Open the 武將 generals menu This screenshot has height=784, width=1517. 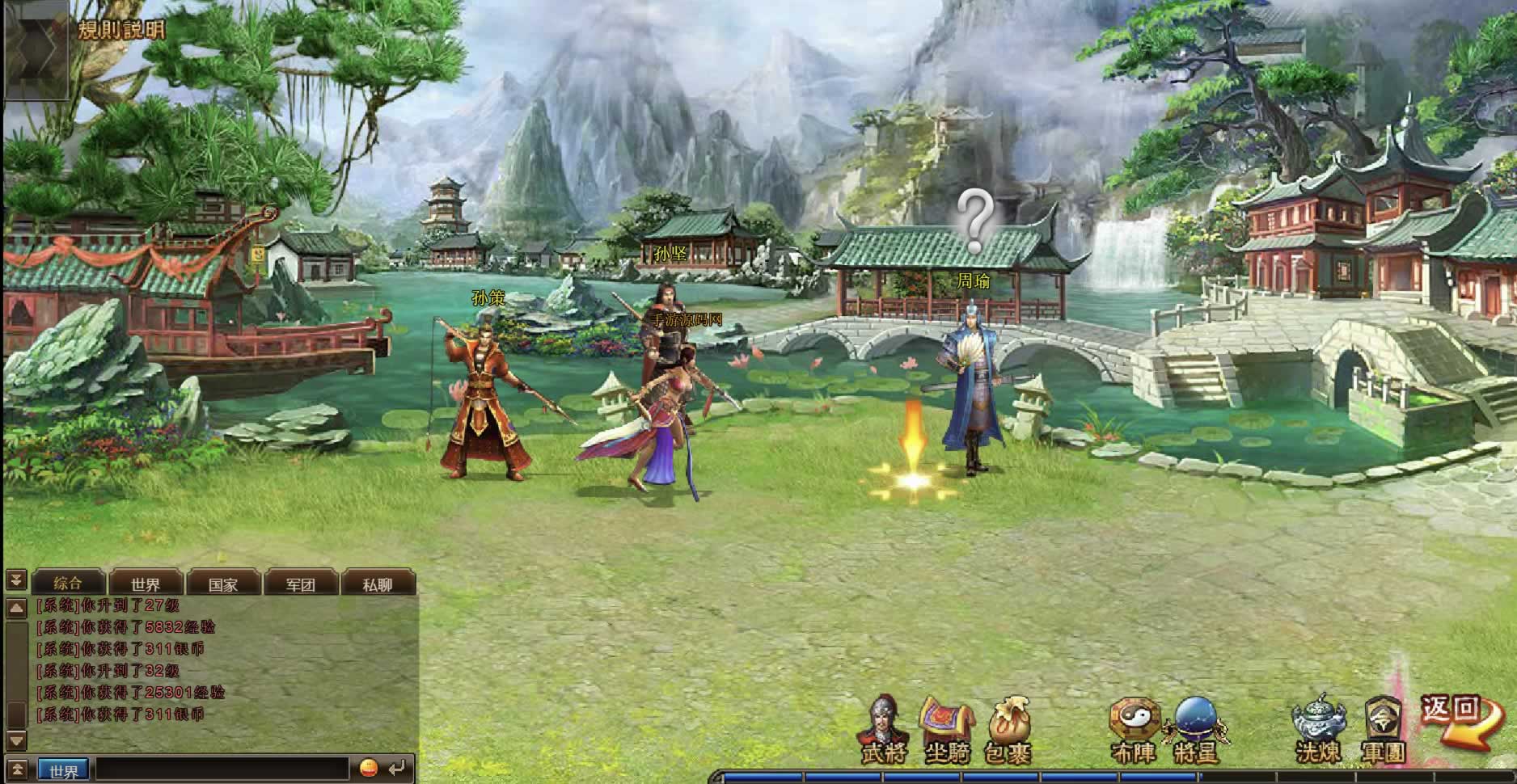883,731
